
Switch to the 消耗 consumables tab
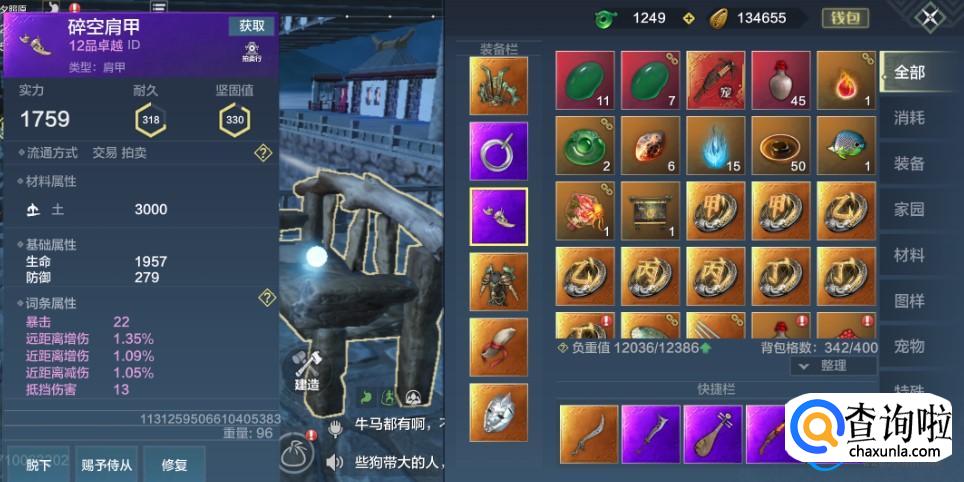click(909, 118)
